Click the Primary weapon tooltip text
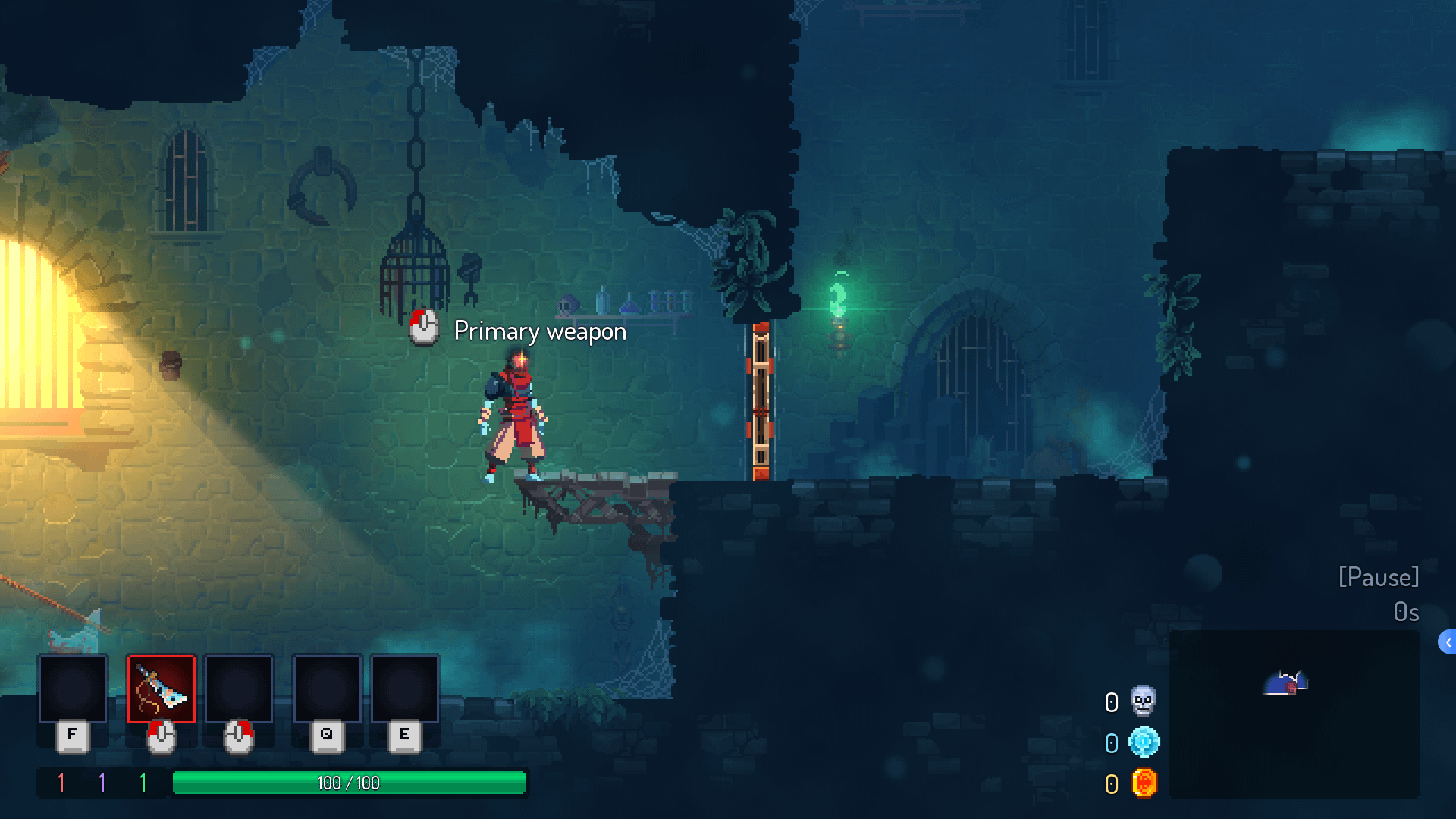This screenshot has height=819, width=1456. click(539, 331)
